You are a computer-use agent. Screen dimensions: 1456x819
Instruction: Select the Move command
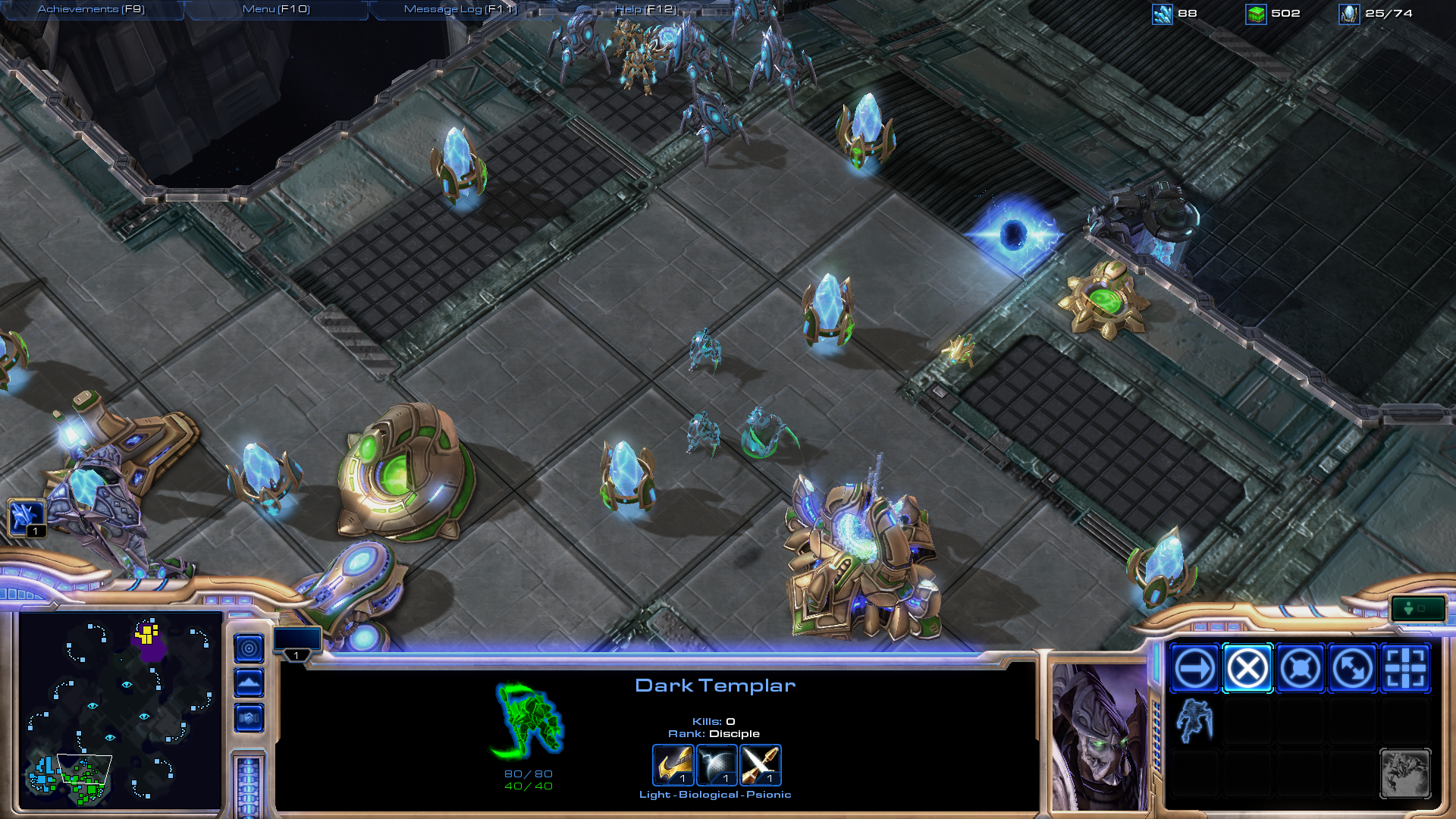[x=1195, y=669]
